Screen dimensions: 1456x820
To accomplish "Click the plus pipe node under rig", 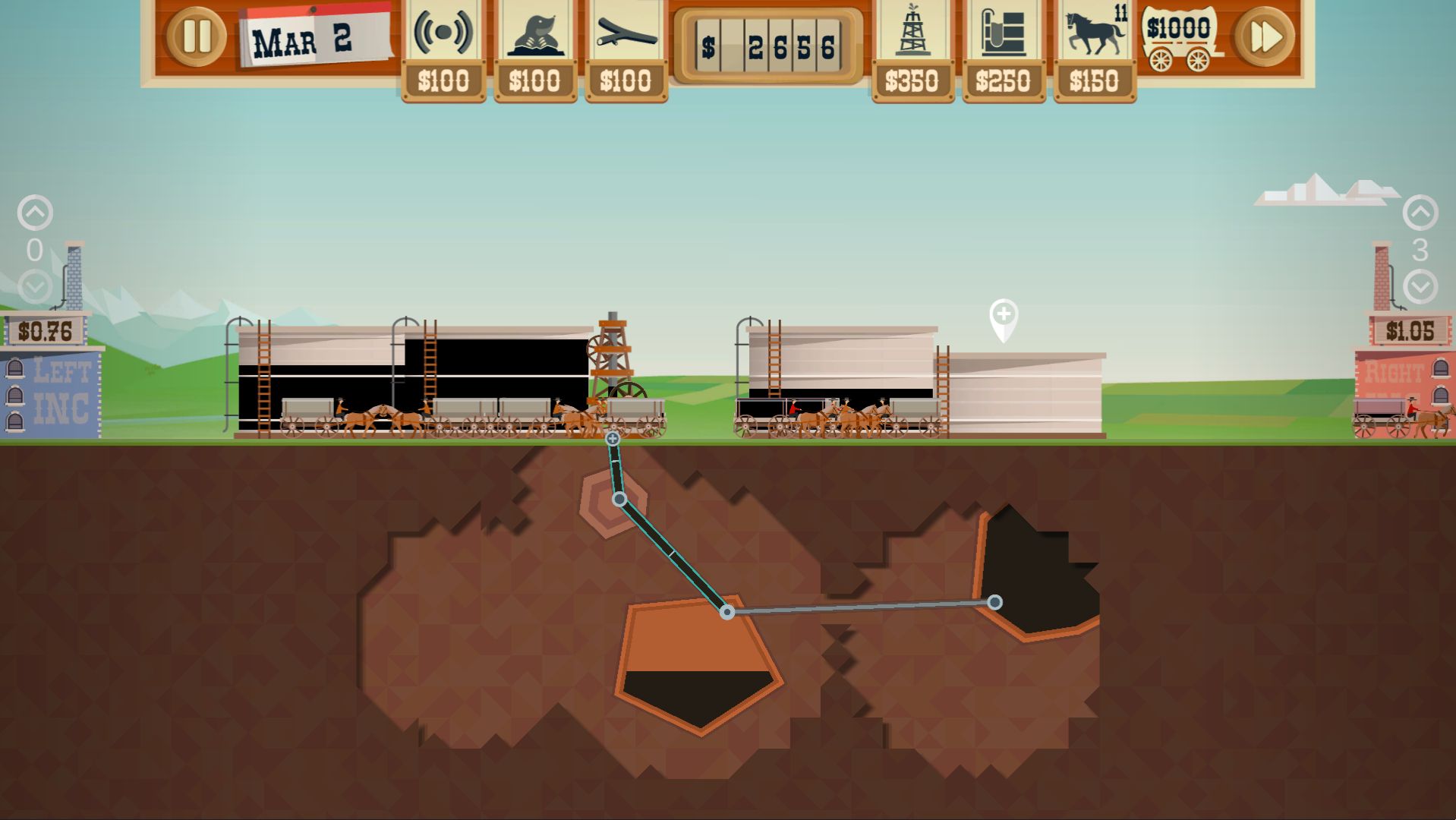I will pos(613,438).
